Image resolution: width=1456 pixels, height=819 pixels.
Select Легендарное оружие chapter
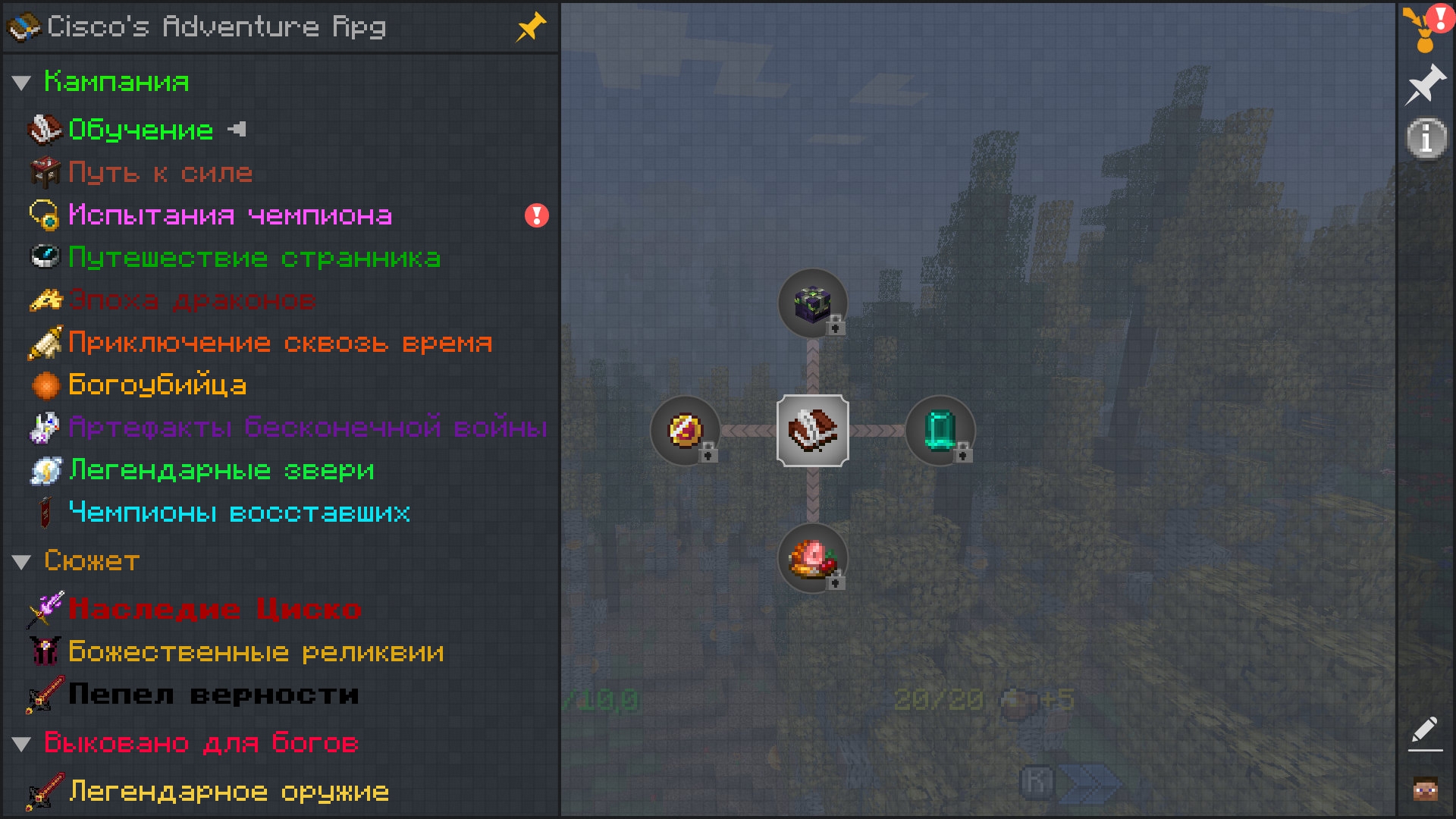pos(228,792)
